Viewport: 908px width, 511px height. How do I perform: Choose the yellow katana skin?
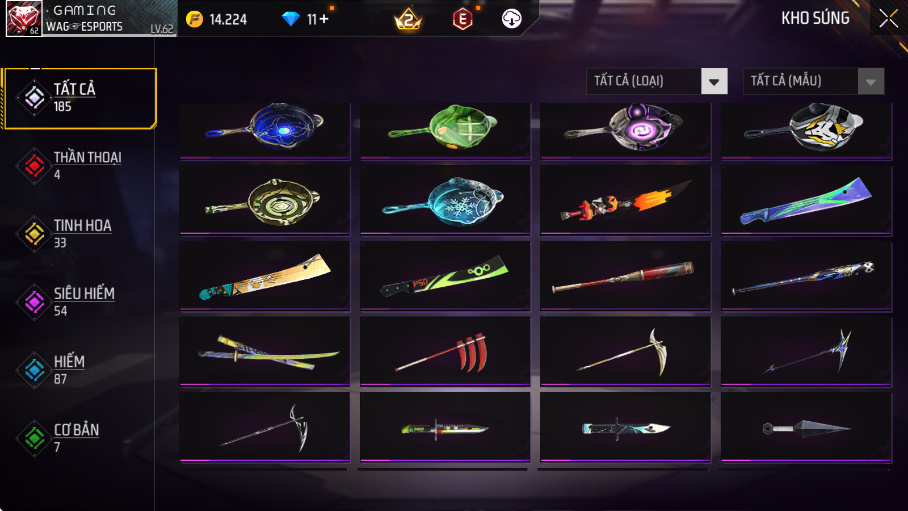[x=265, y=350]
